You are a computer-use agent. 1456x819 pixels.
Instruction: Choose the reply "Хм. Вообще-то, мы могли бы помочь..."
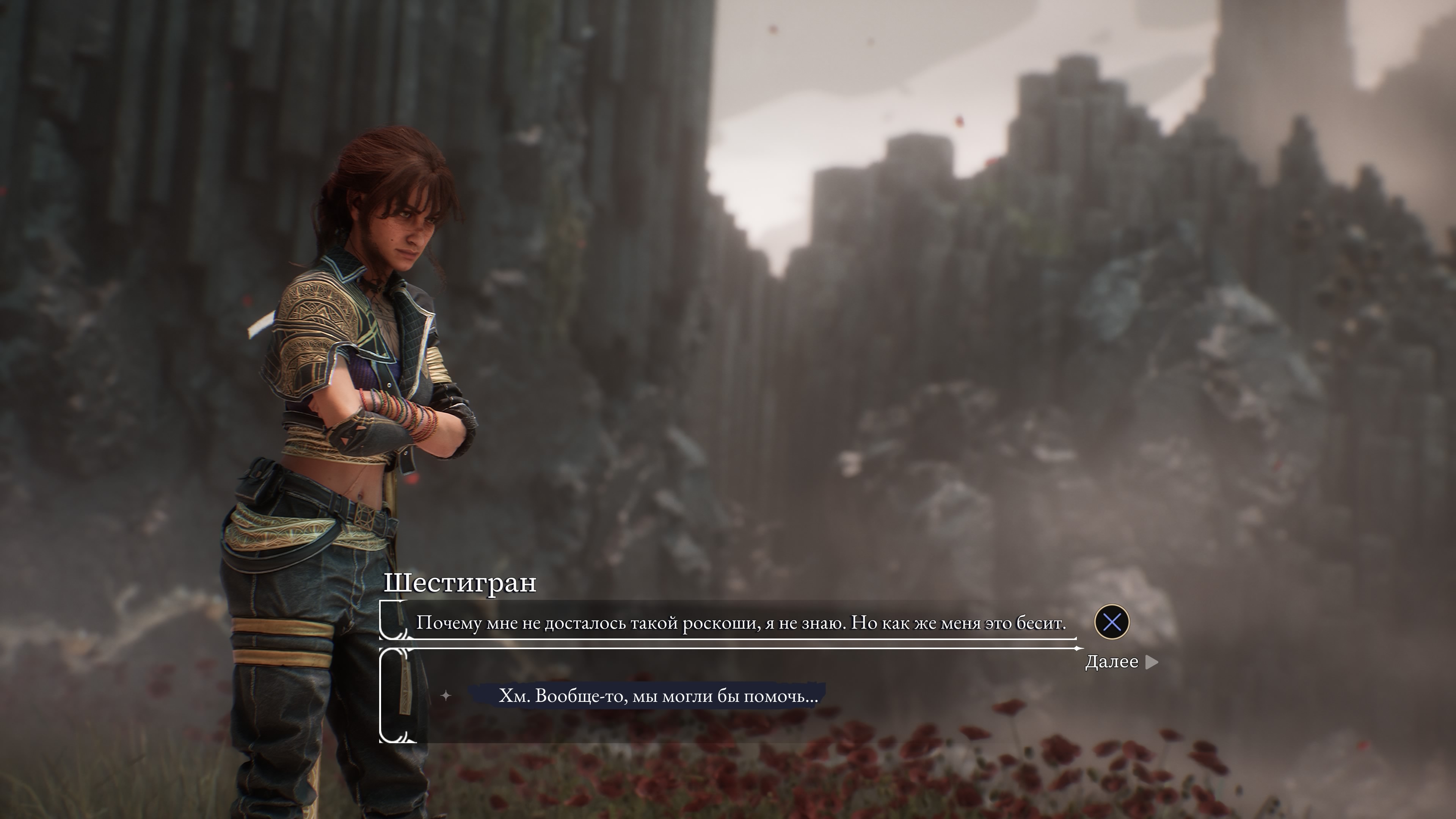pos(658,696)
